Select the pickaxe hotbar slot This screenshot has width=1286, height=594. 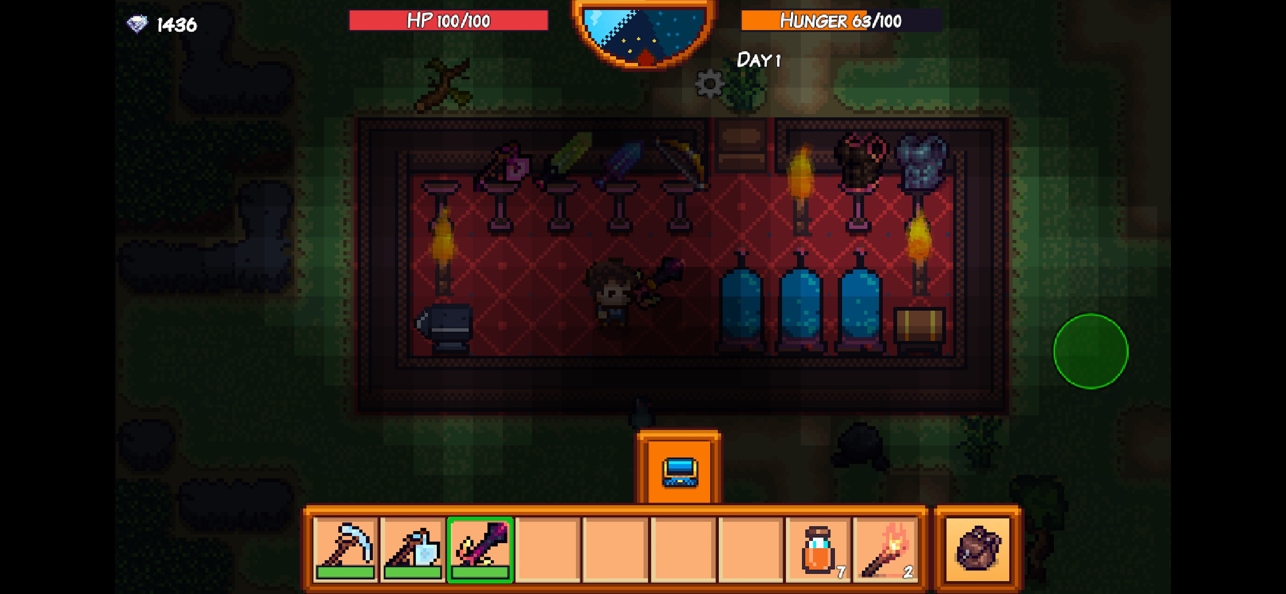(345, 548)
